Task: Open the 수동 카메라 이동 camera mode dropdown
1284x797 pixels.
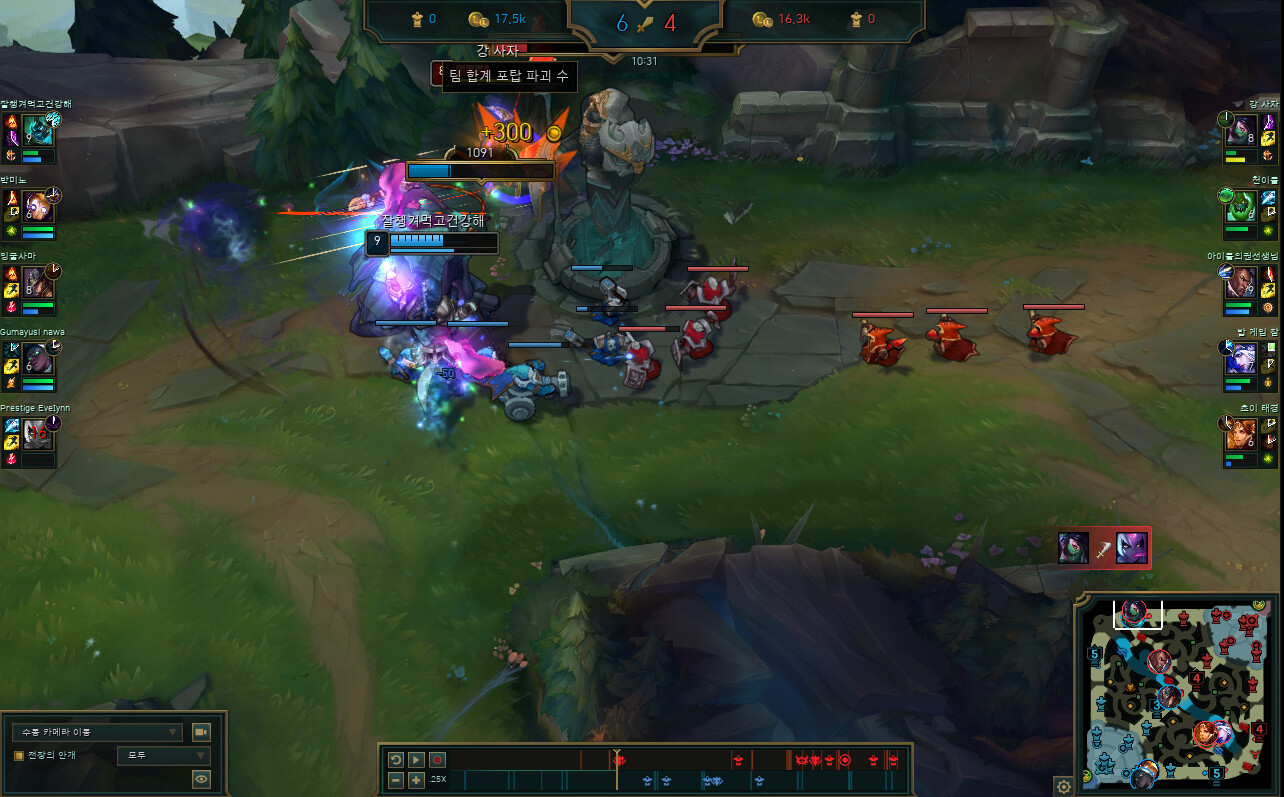Action: point(95,732)
